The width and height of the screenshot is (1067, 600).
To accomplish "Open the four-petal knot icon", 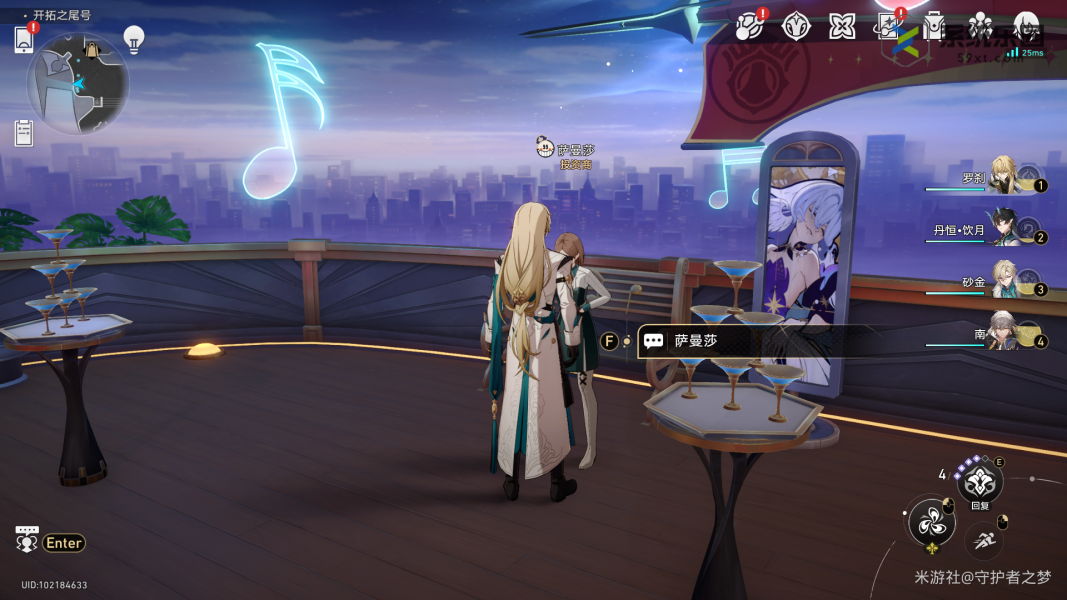I will coord(842,26).
